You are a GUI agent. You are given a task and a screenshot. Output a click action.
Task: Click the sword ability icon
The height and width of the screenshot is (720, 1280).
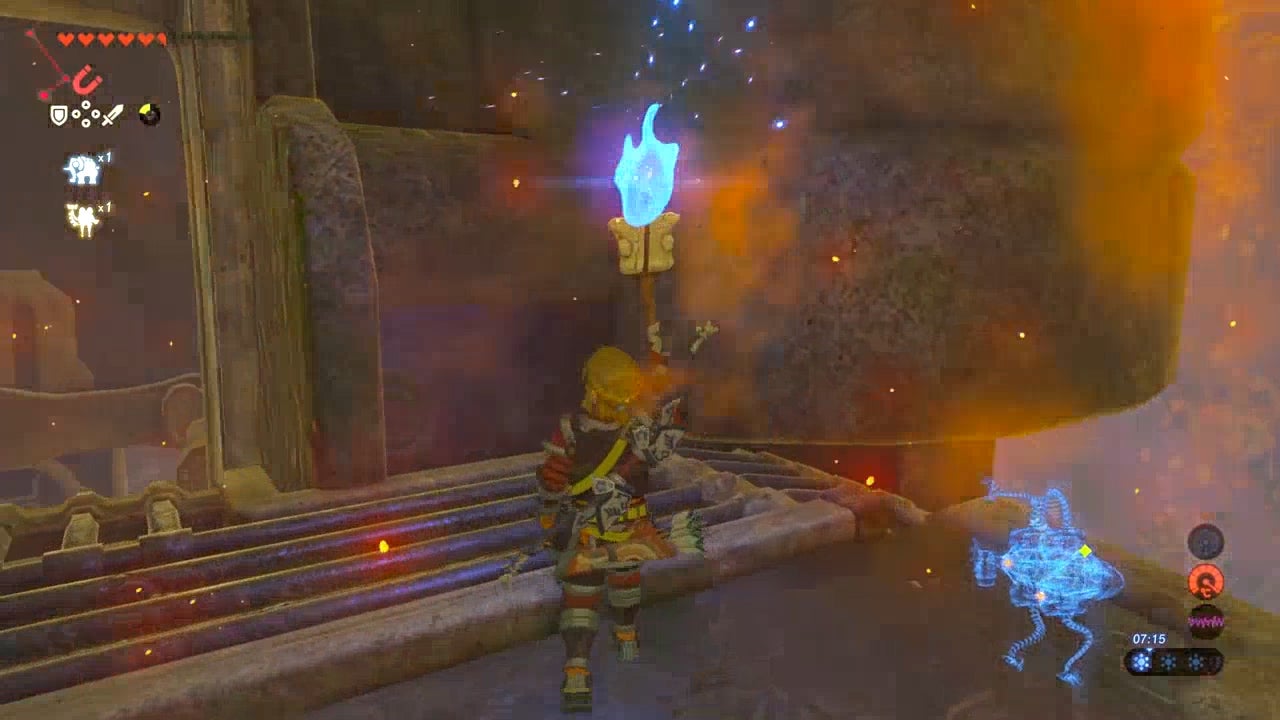(110, 115)
